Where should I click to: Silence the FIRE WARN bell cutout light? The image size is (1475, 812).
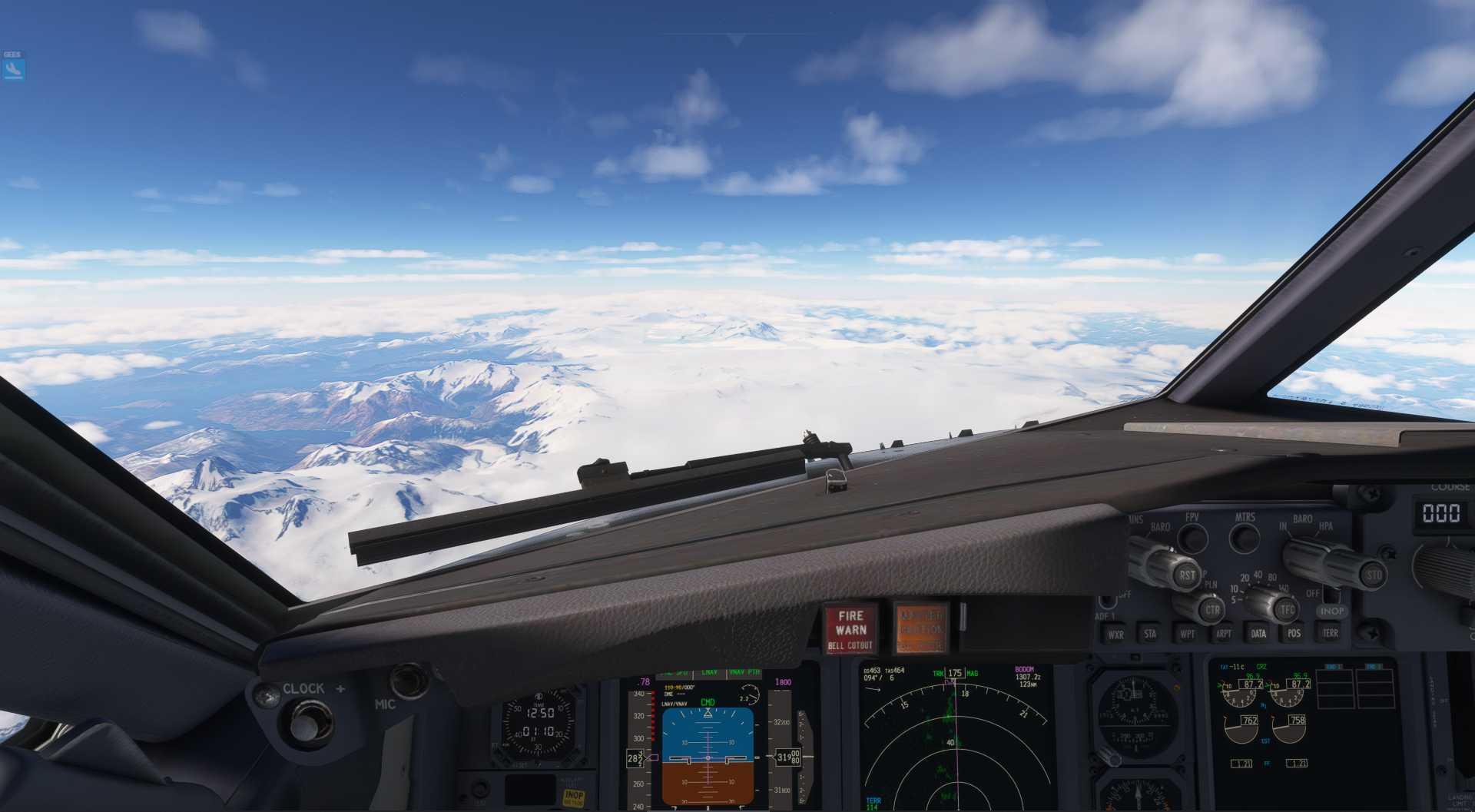[850, 629]
